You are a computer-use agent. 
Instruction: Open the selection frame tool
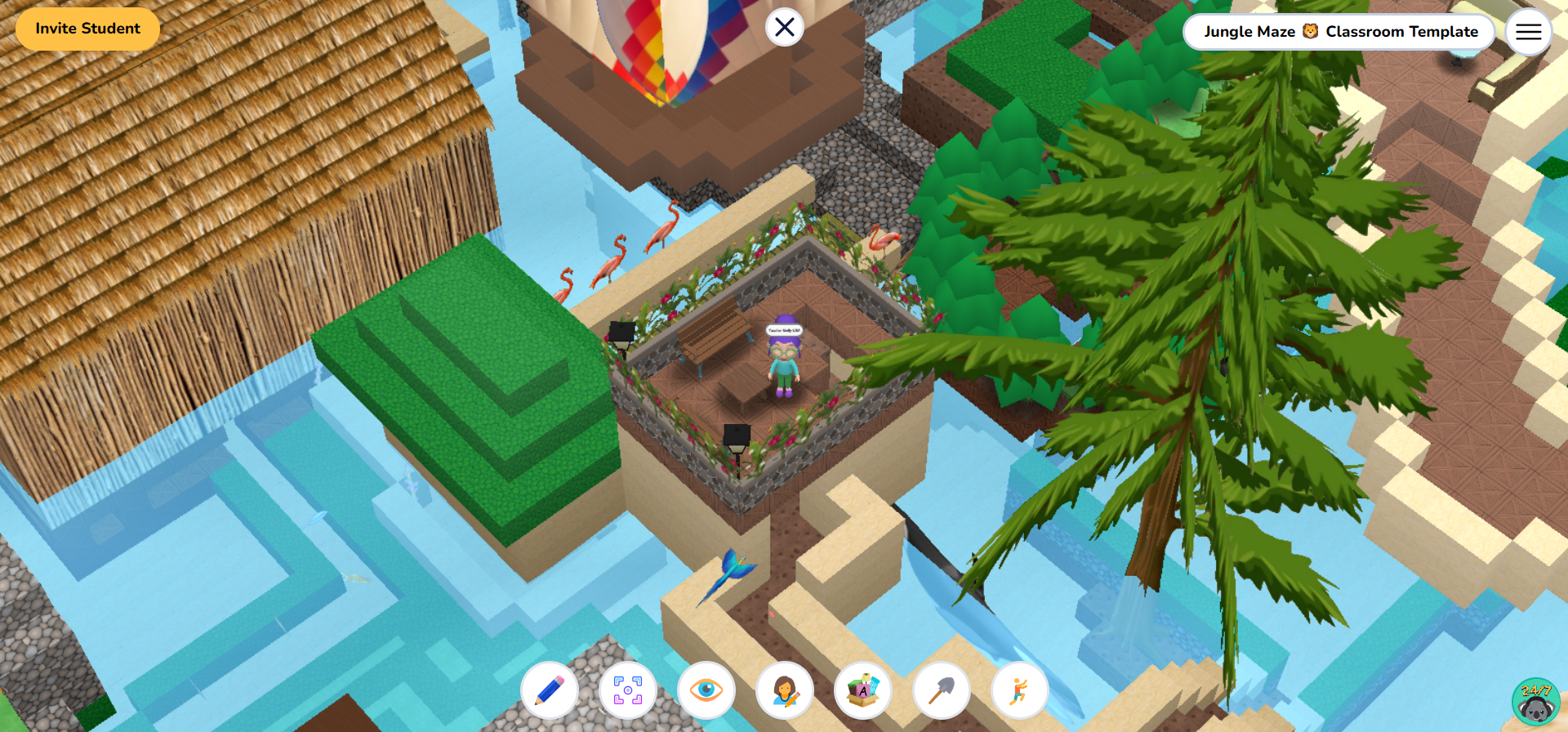pos(627,690)
